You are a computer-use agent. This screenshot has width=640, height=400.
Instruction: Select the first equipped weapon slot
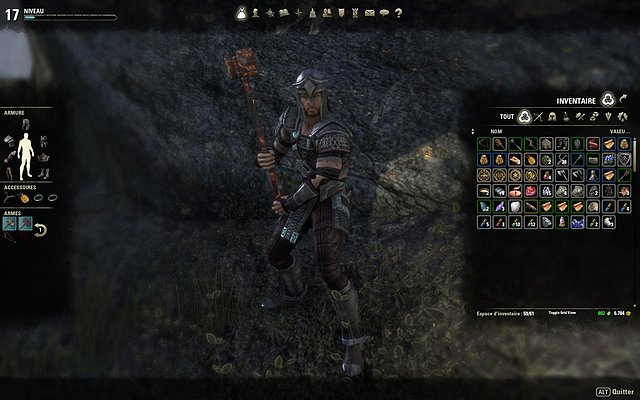[x=10, y=221]
